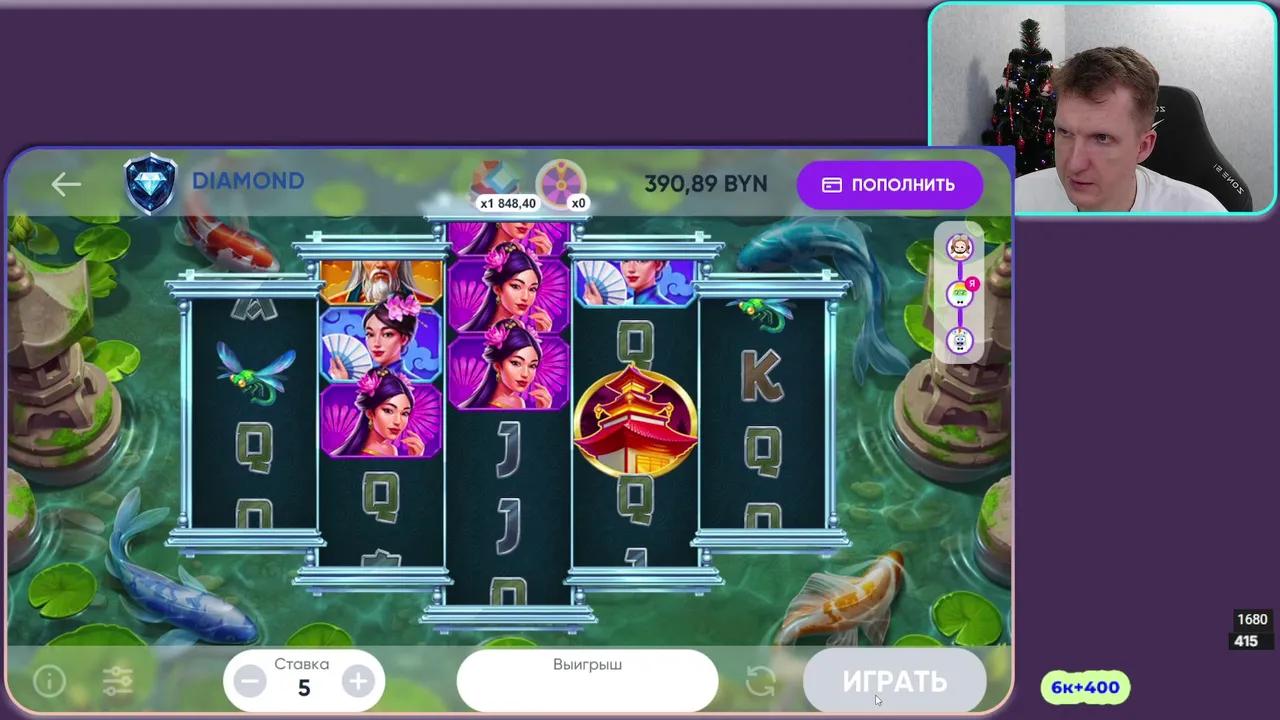Click your avatar marked with Я badge
The image size is (1280, 720).
click(x=959, y=295)
